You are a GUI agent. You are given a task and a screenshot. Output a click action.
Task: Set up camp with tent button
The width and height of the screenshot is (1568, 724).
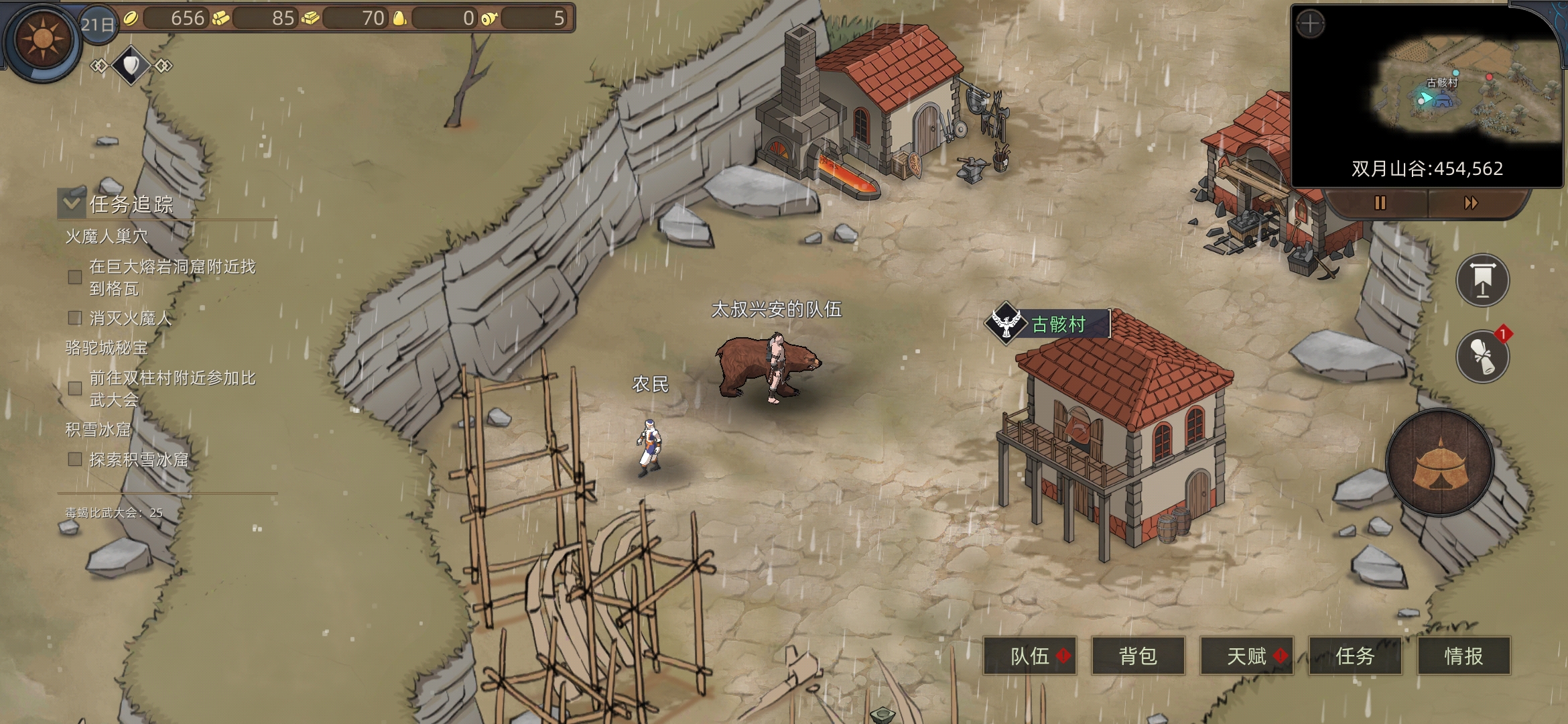1440,463
